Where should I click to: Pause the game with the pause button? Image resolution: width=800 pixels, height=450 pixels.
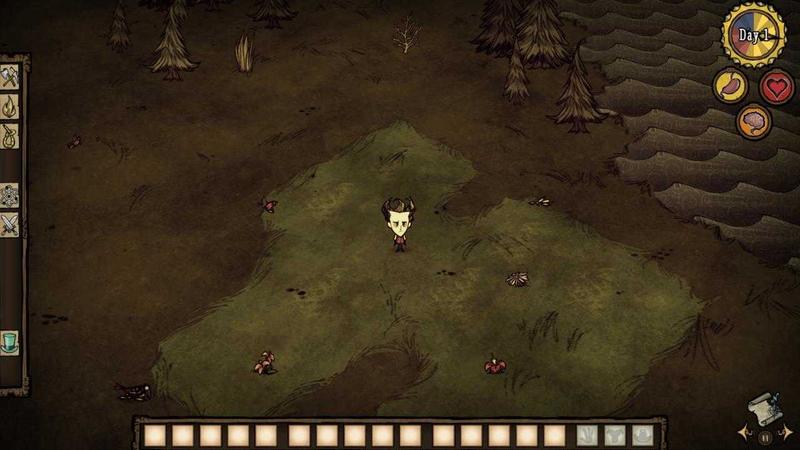765,436
